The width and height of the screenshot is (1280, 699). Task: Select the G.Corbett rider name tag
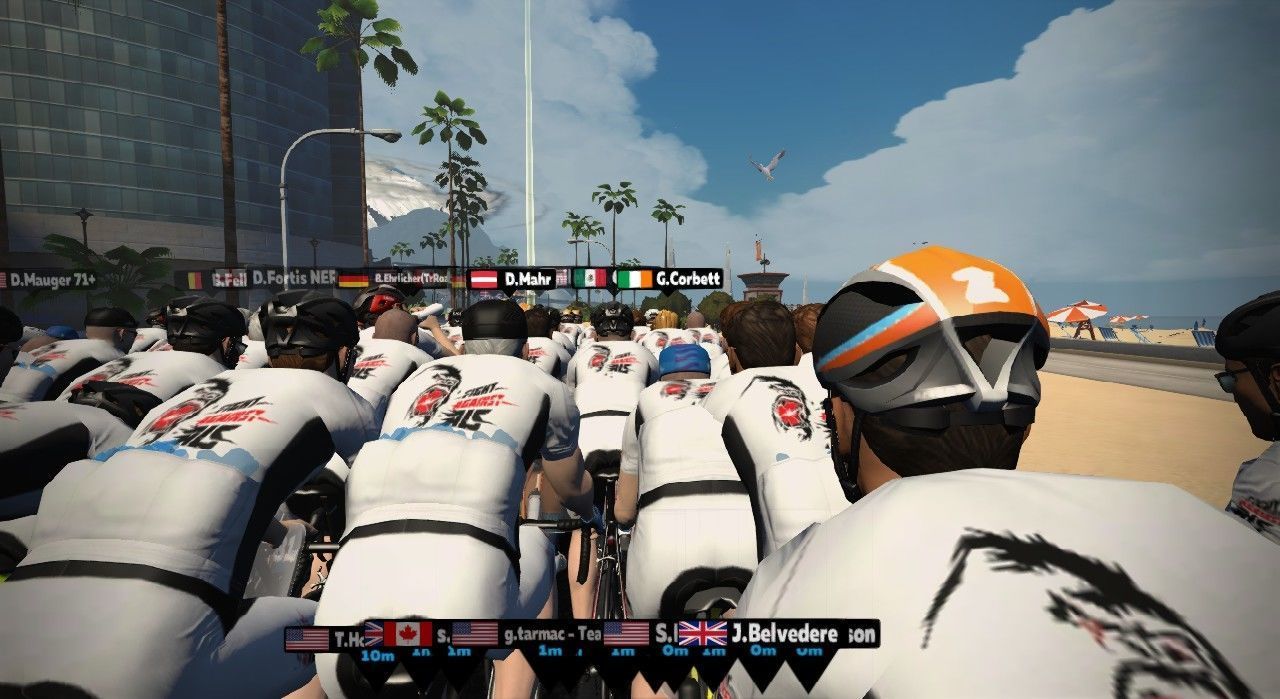(670, 279)
